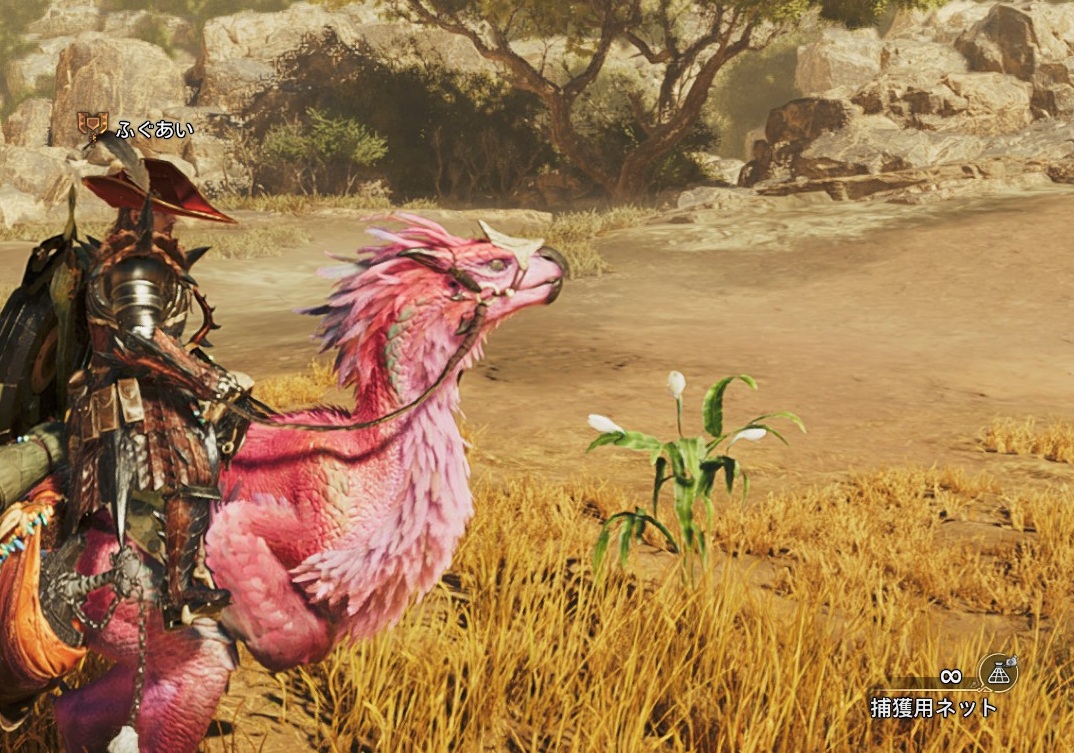Select the capture net item icon

coord(997,673)
